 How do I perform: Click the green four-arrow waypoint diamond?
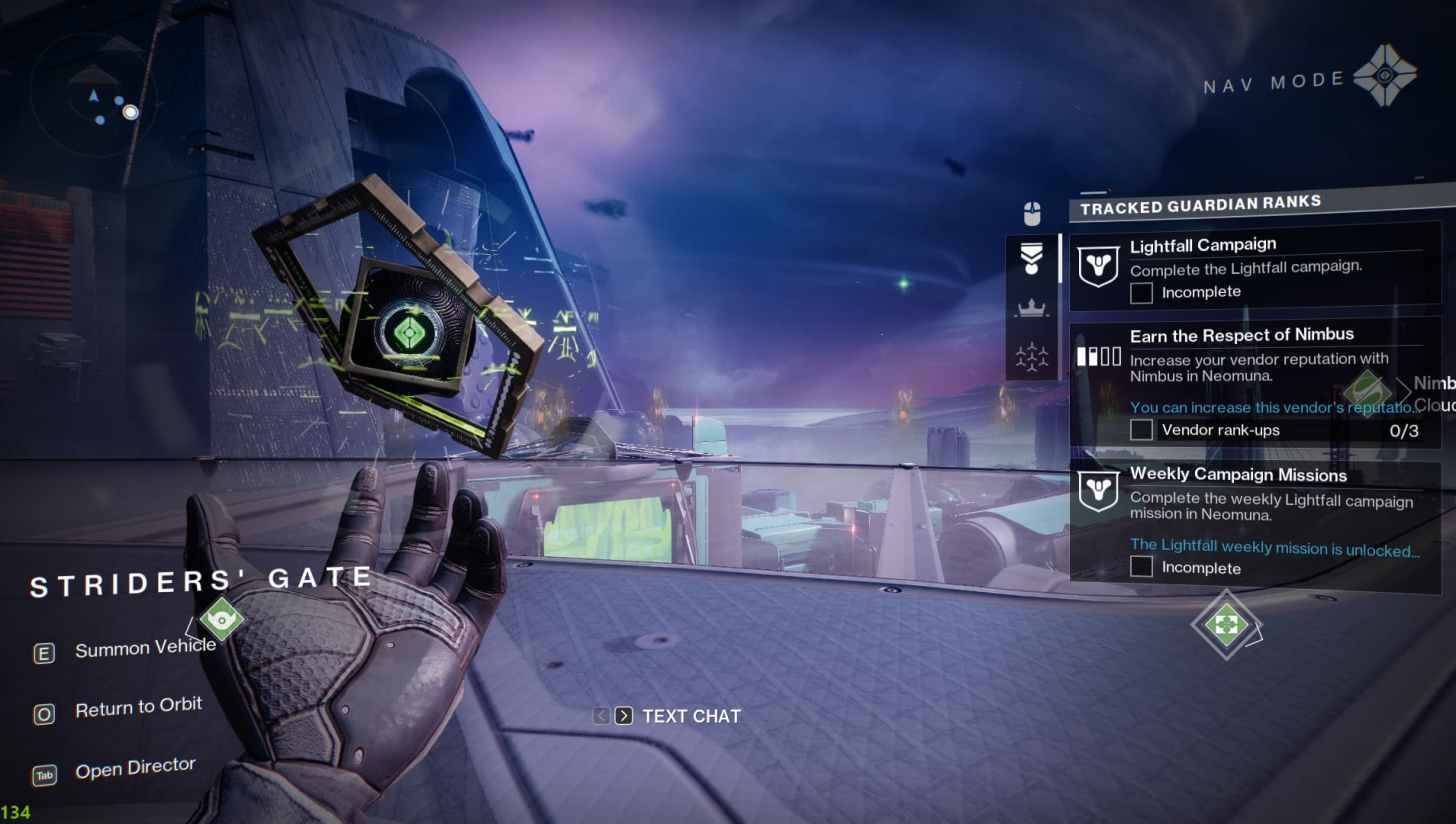pyautogui.click(x=1225, y=624)
